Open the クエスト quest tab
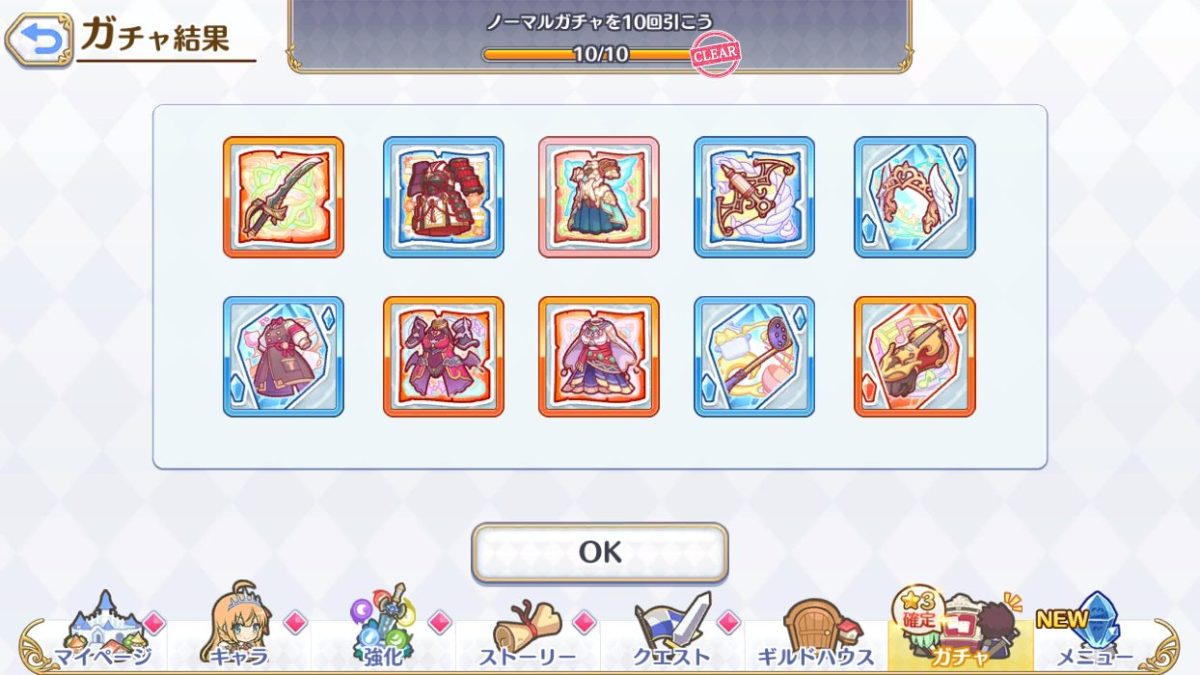The height and width of the screenshot is (675, 1200). 671,632
